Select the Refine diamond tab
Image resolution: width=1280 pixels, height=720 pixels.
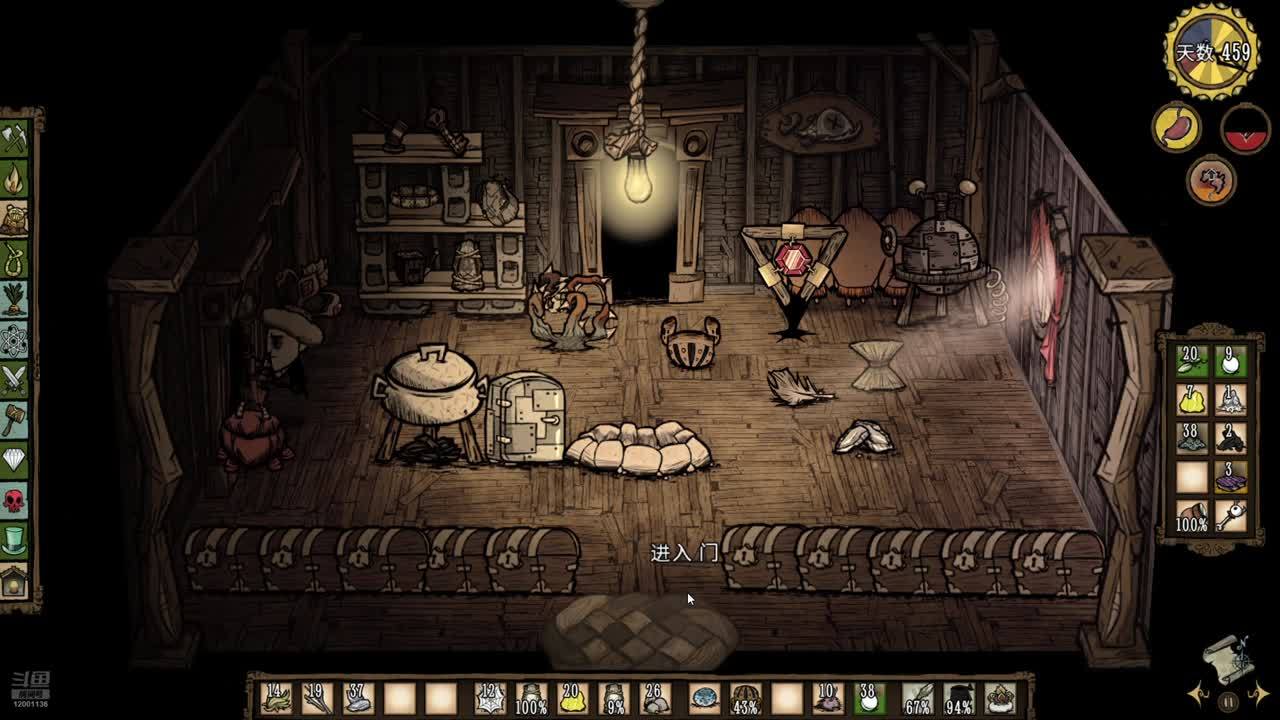(x=14, y=459)
